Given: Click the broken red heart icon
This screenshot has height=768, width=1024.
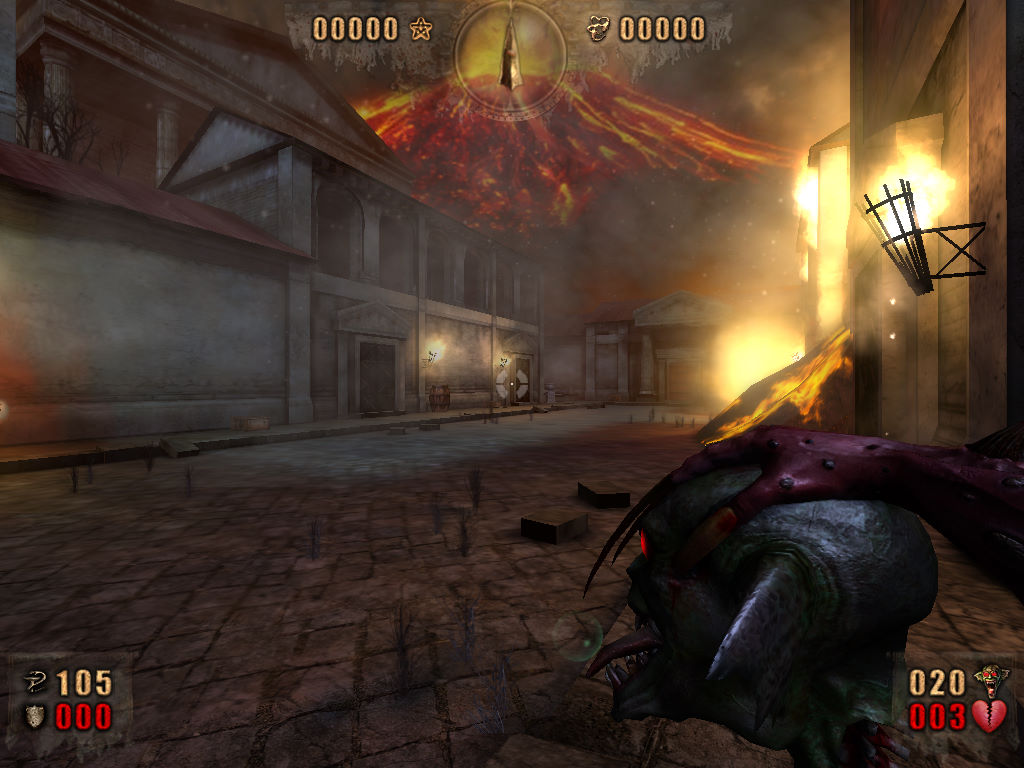Looking at the screenshot, I should coord(989,716).
